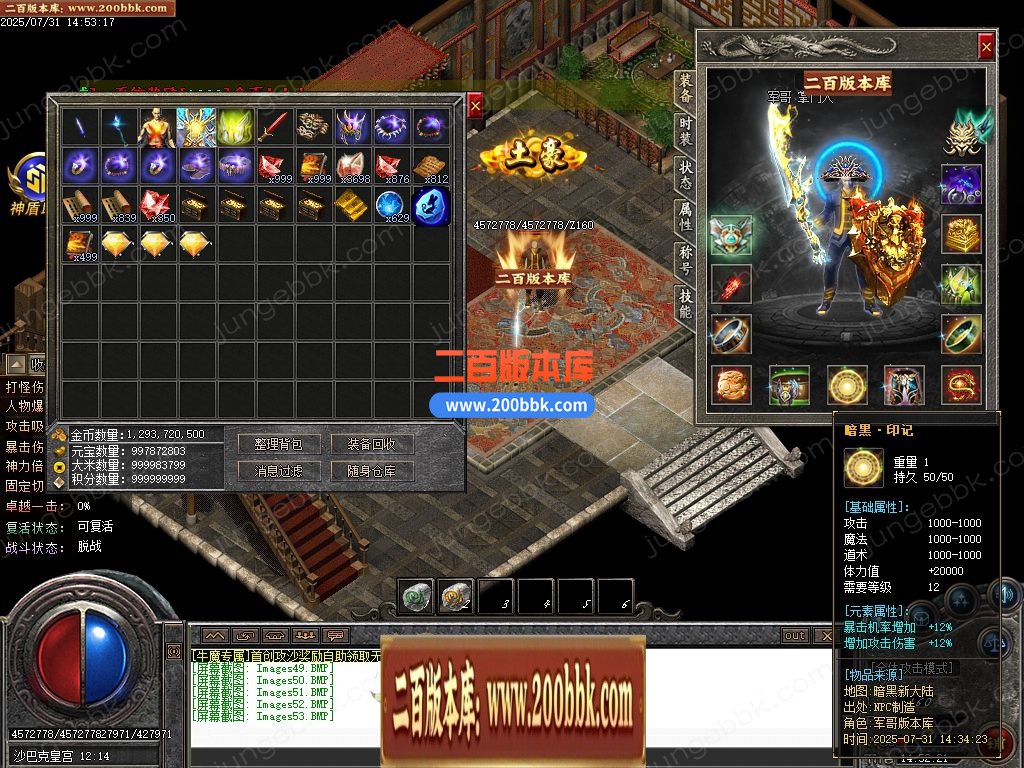Switch to the 时装 fashion tab

pos(685,131)
